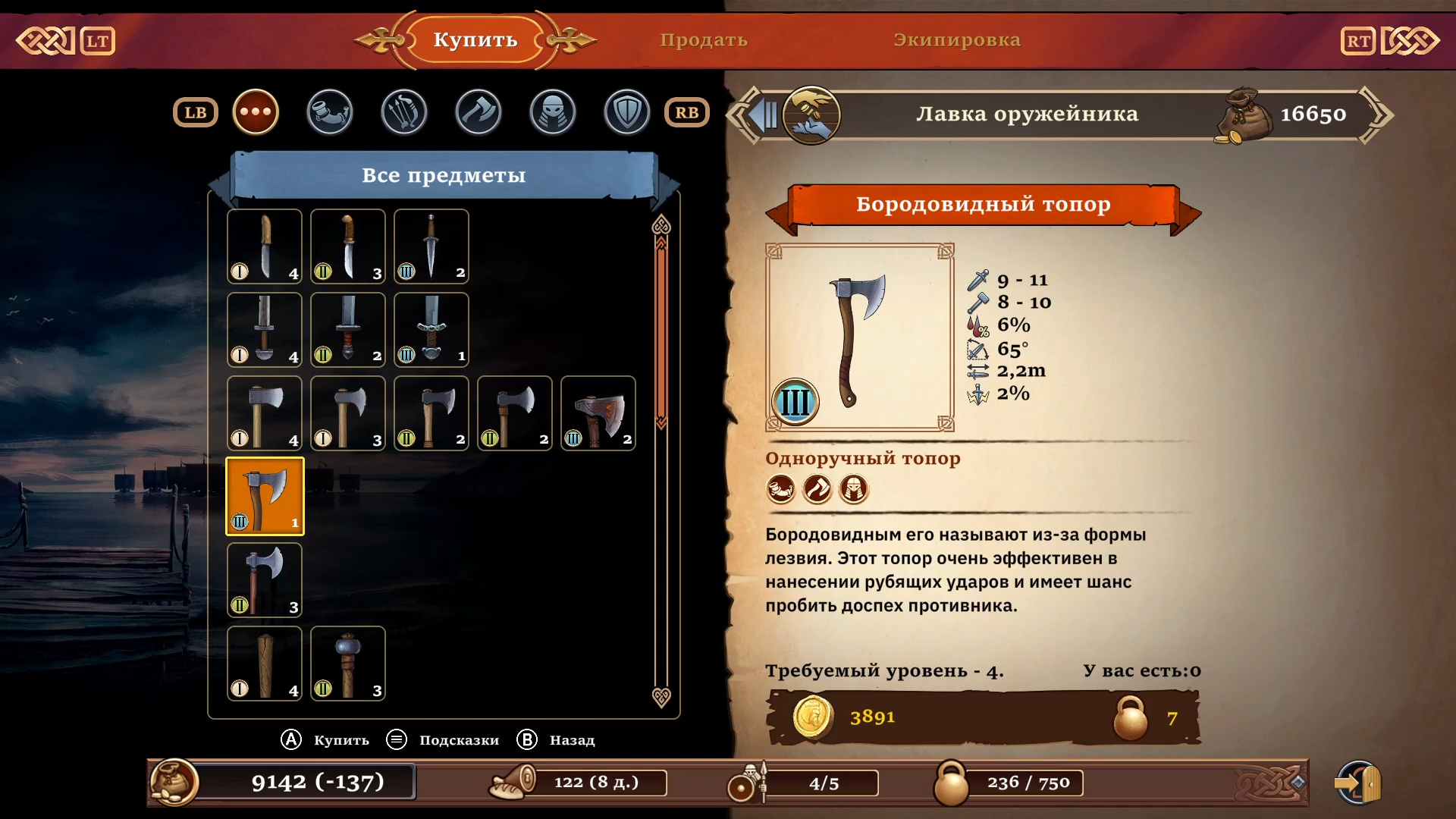
Task: Select the tier I knife with wooden handle
Action: (x=265, y=246)
